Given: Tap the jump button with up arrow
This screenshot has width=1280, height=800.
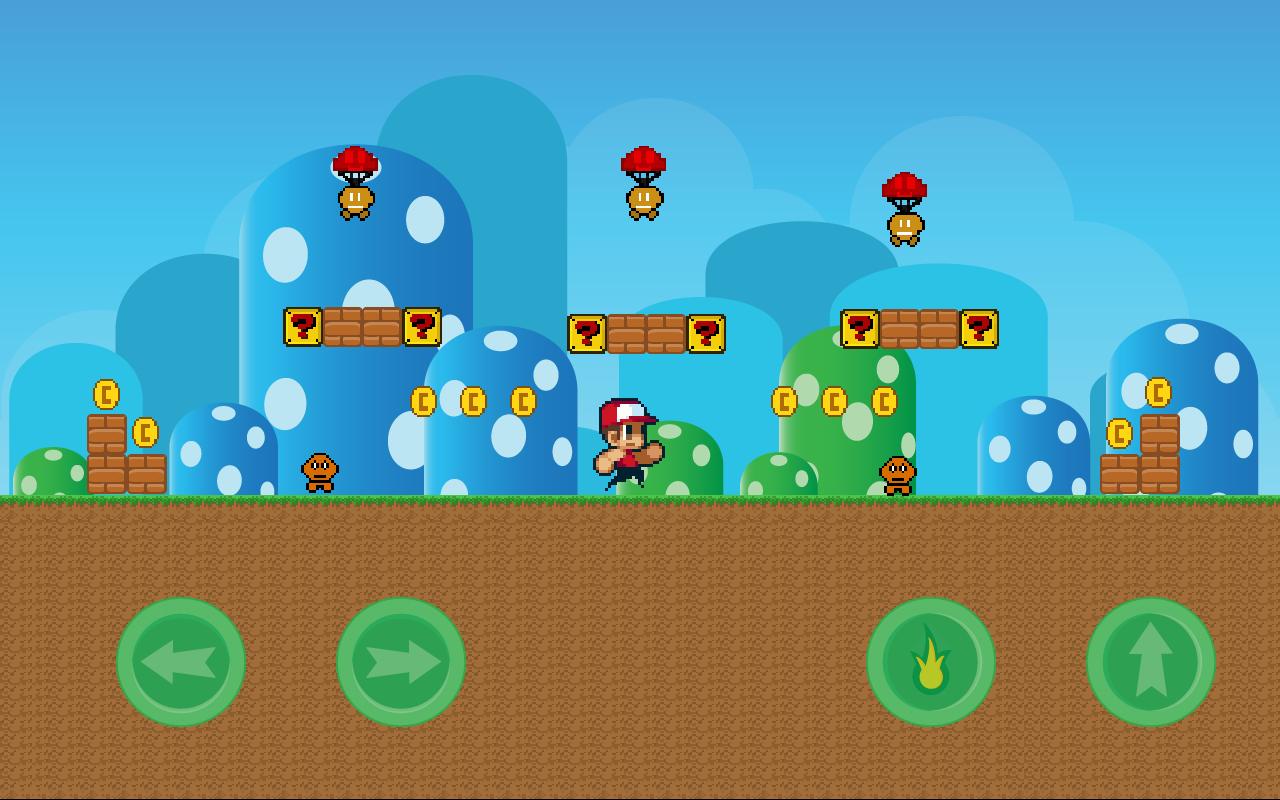Looking at the screenshot, I should point(1150,660).
